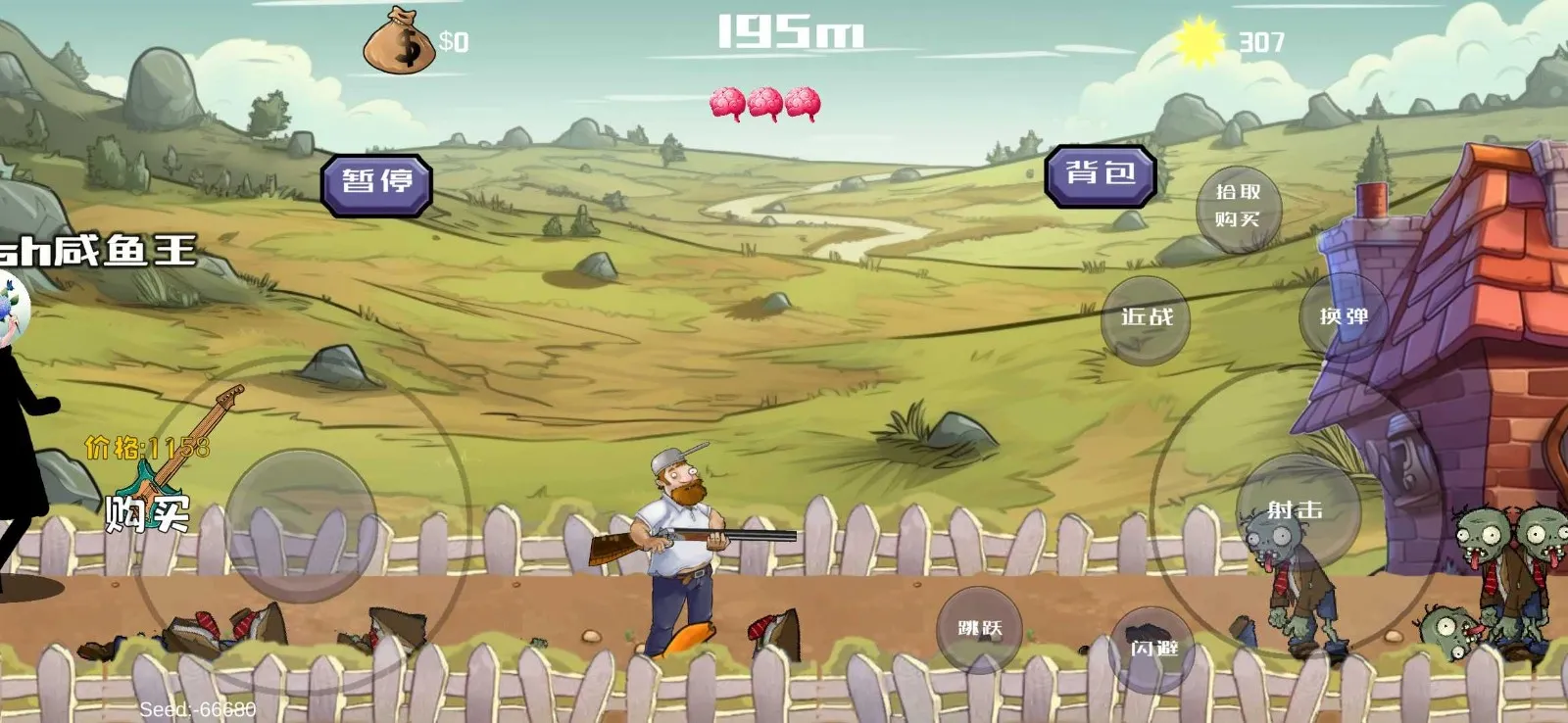Reload with the 换弹 button
Viewport: 1568px width, 723px height.
1343,316
